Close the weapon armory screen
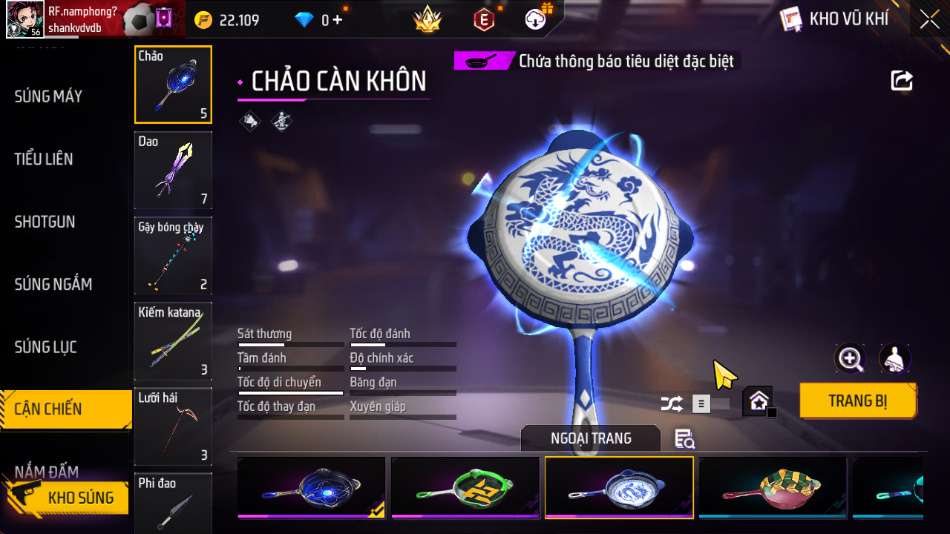The height and width of the screenshot is (534, 950). coord(929,19)
